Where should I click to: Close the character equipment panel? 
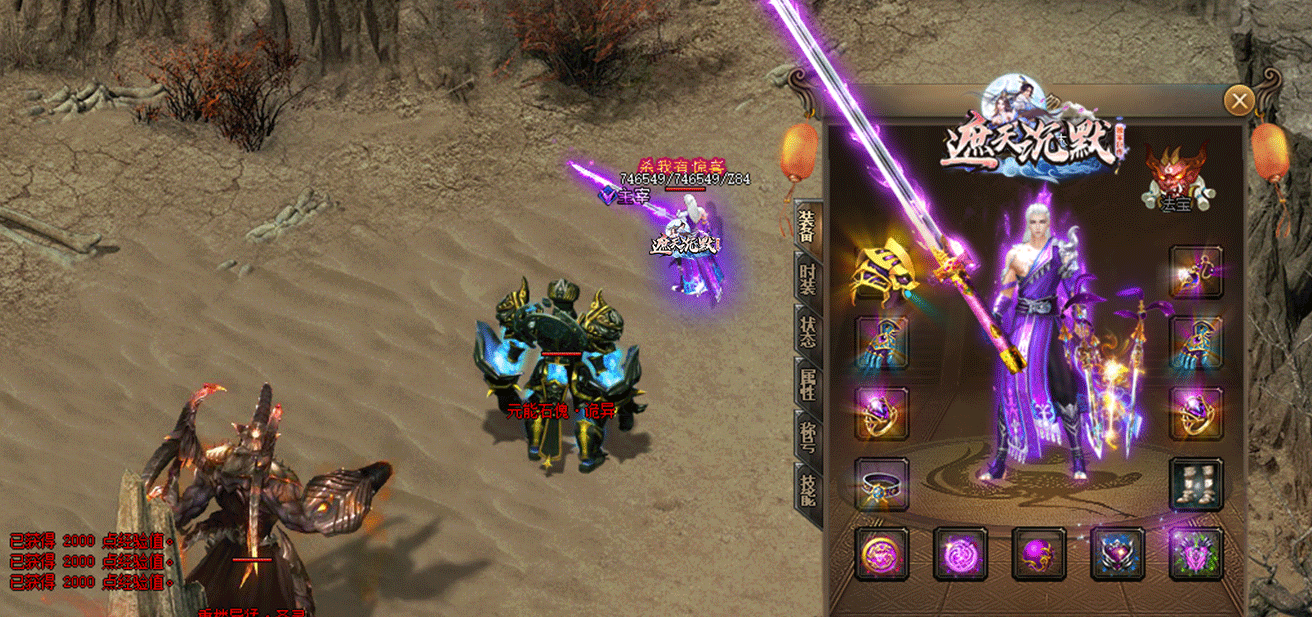1239,100
